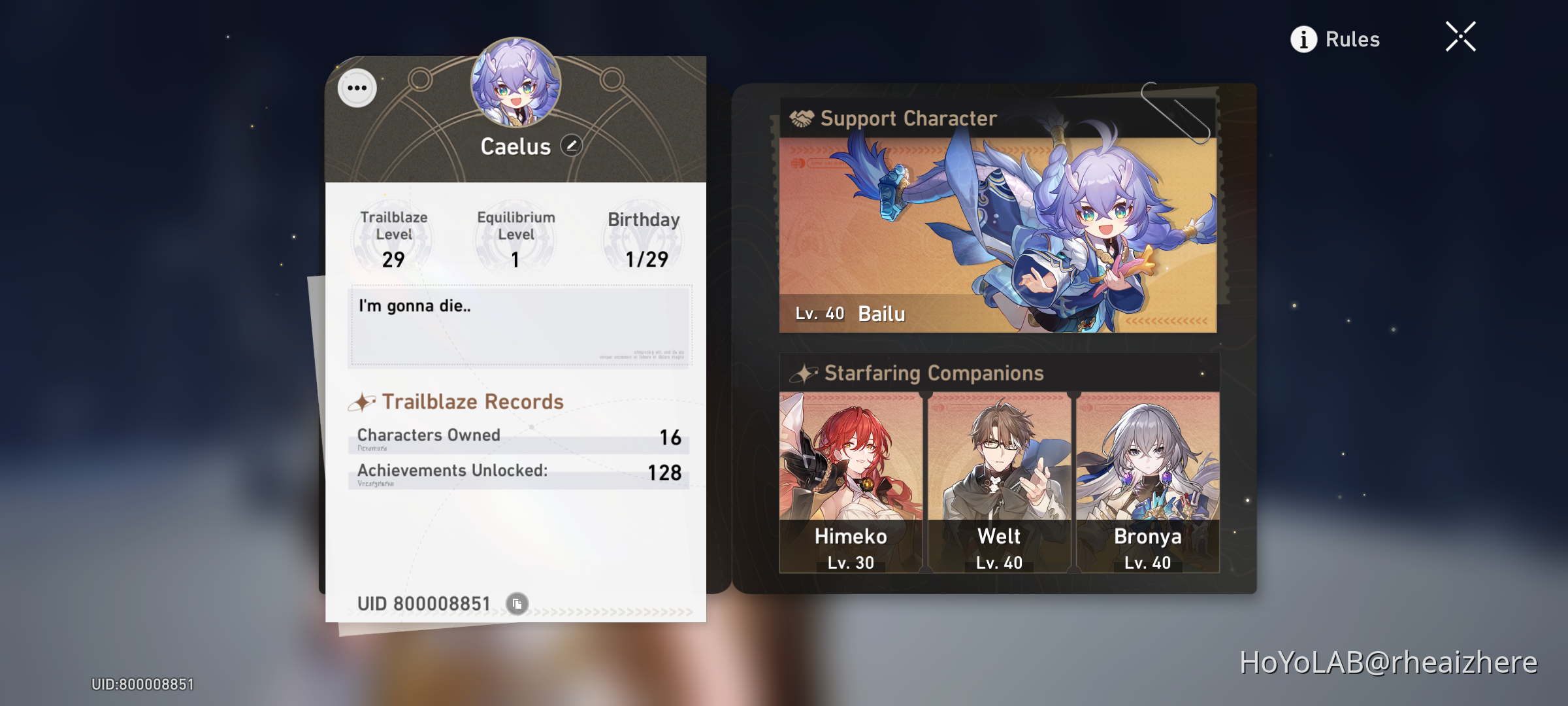
Task: Click the circular Rules info icon
Action: (x=1303, y=39)
